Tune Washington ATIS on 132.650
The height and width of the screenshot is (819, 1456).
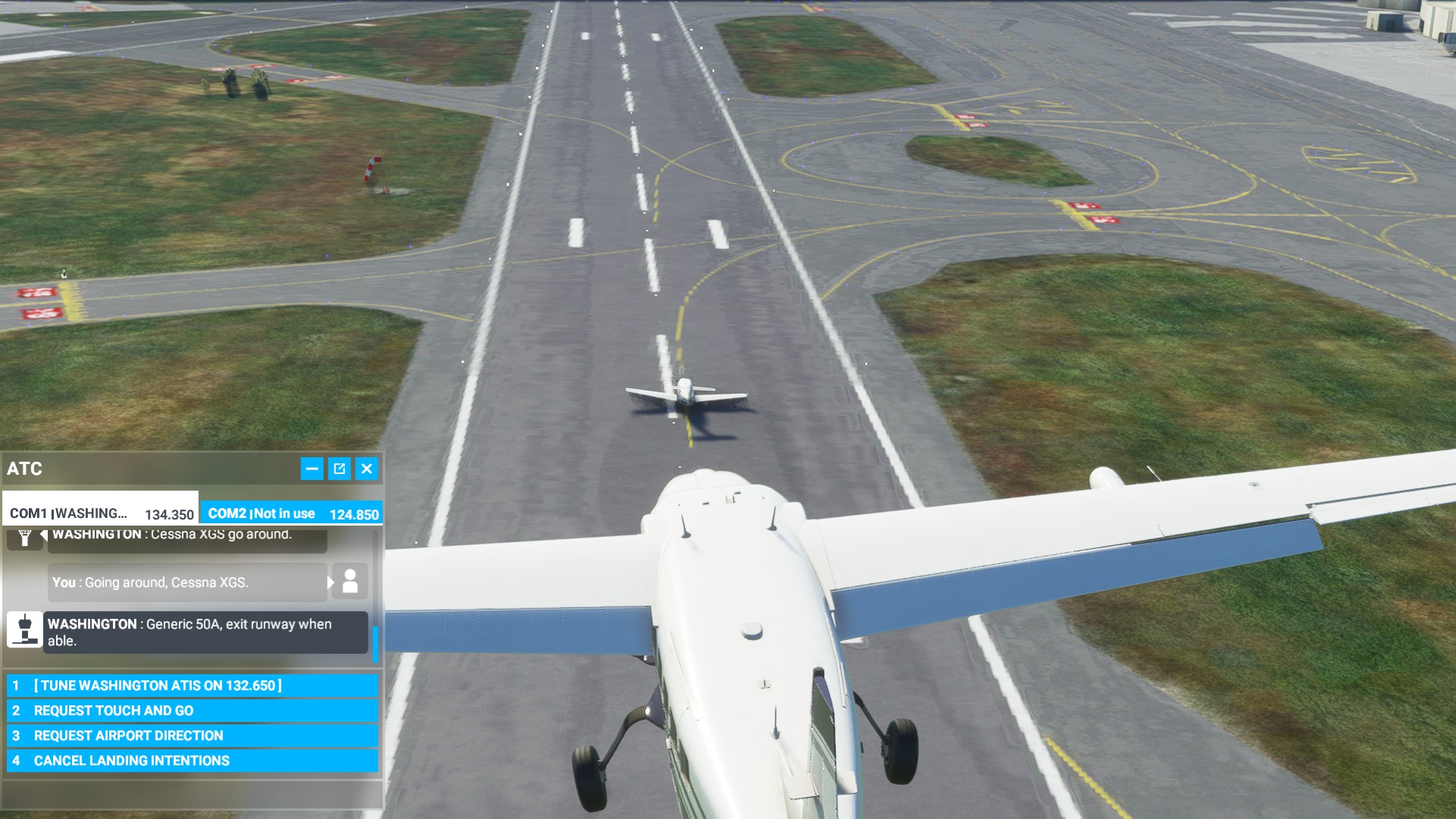click(193, 686)
